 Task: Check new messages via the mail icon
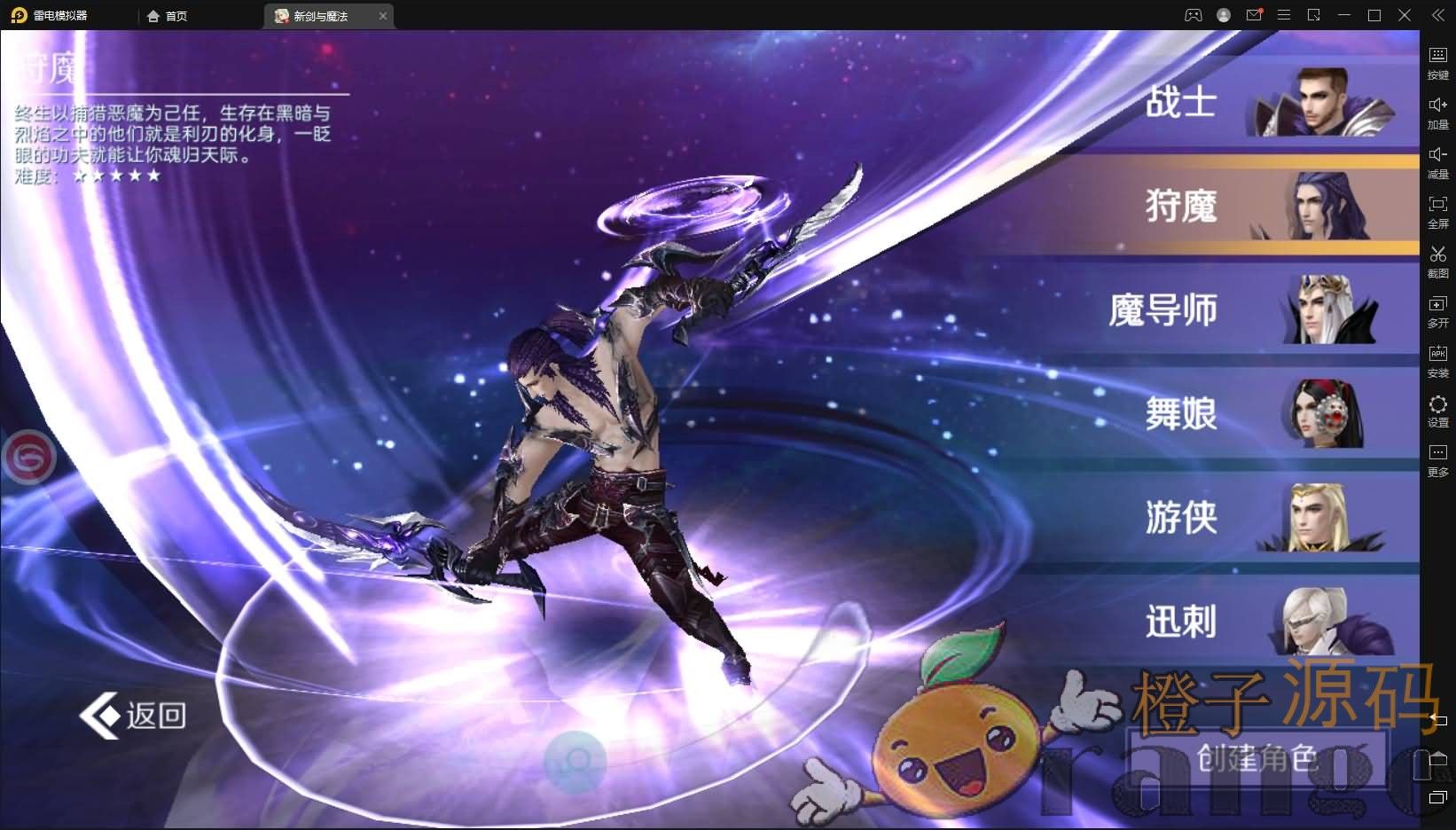coord(1253,14)
